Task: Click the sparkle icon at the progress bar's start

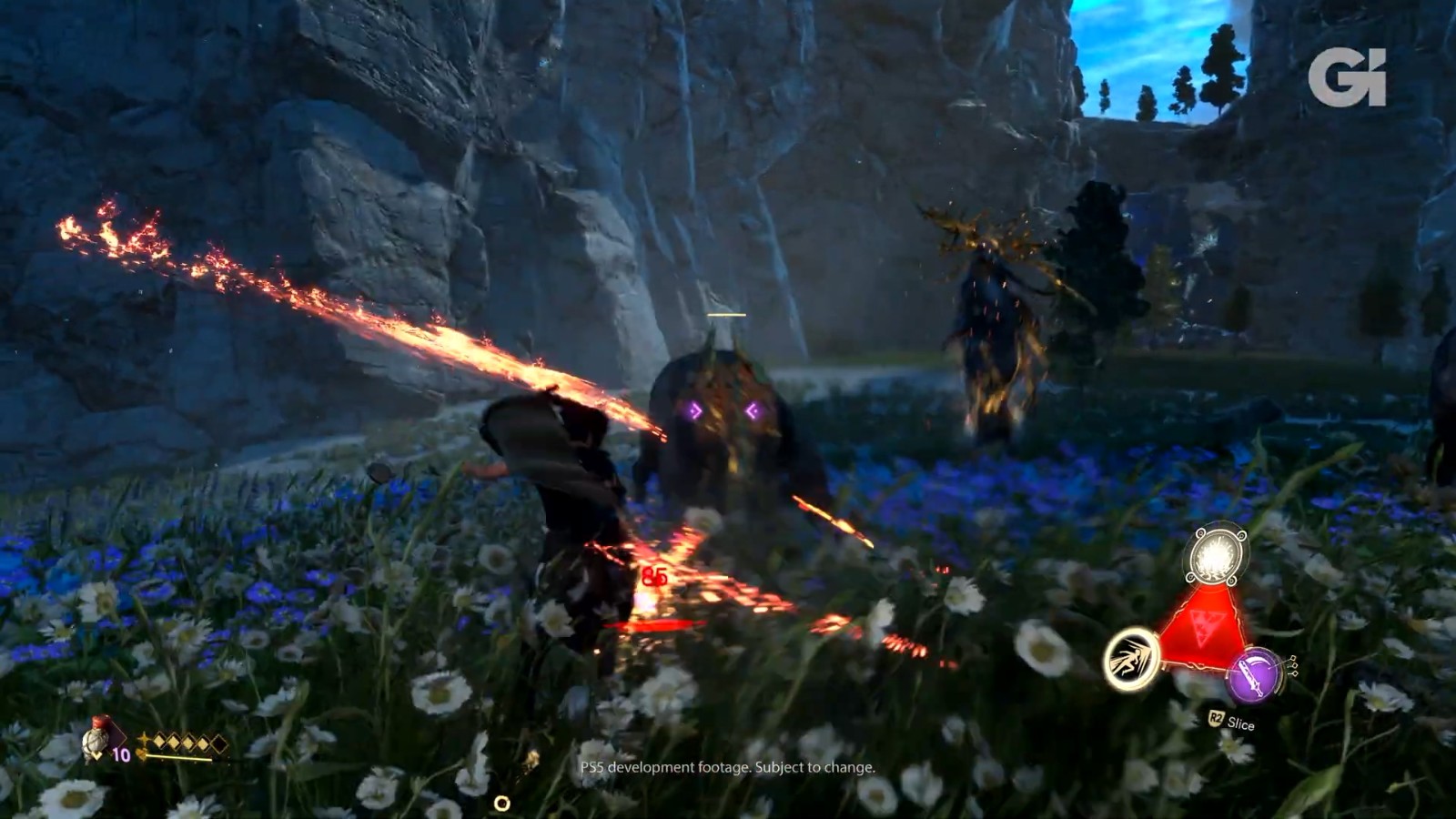Action: (x=142, y=753)
